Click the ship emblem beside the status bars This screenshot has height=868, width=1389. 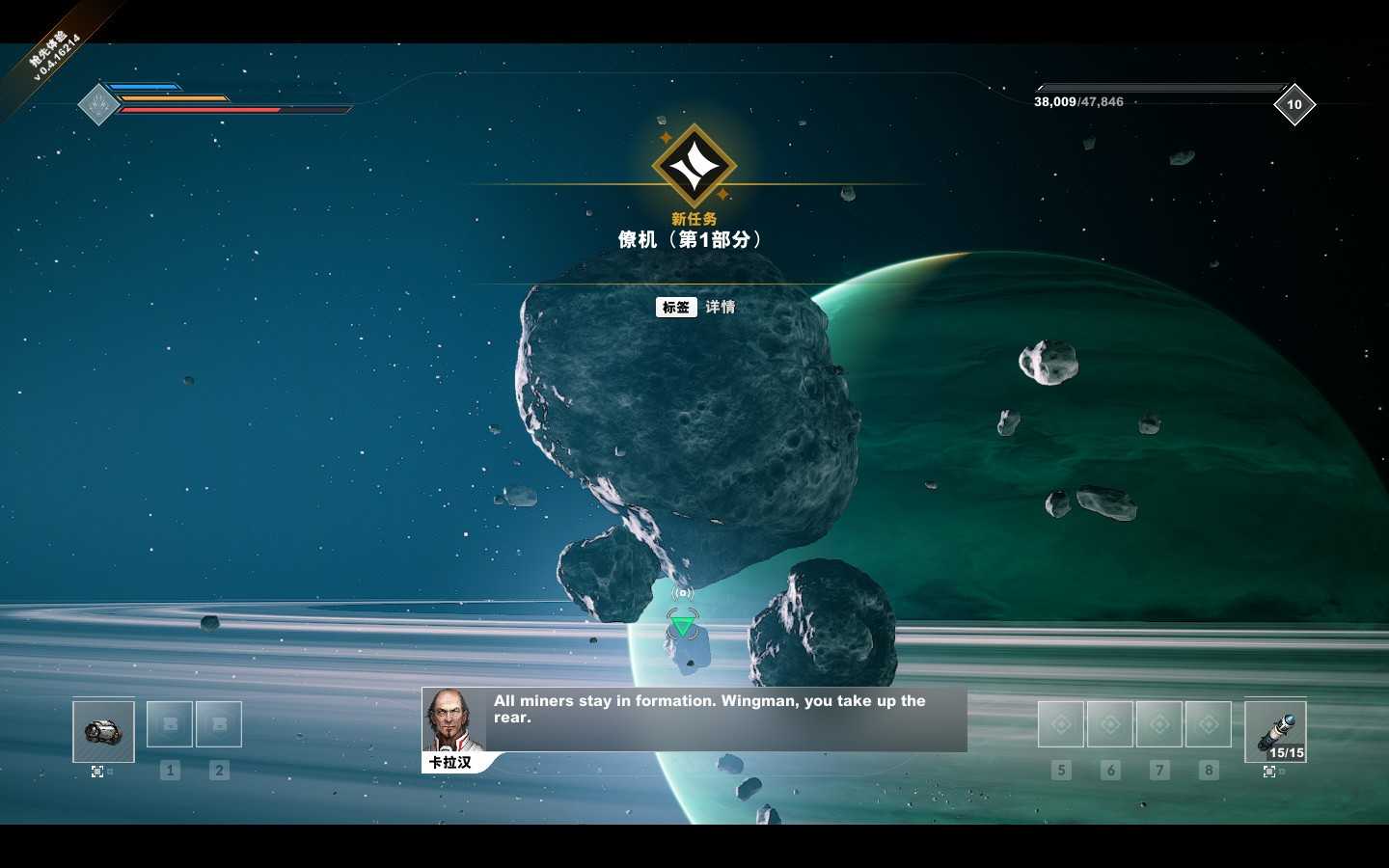(x=97, y=104)
